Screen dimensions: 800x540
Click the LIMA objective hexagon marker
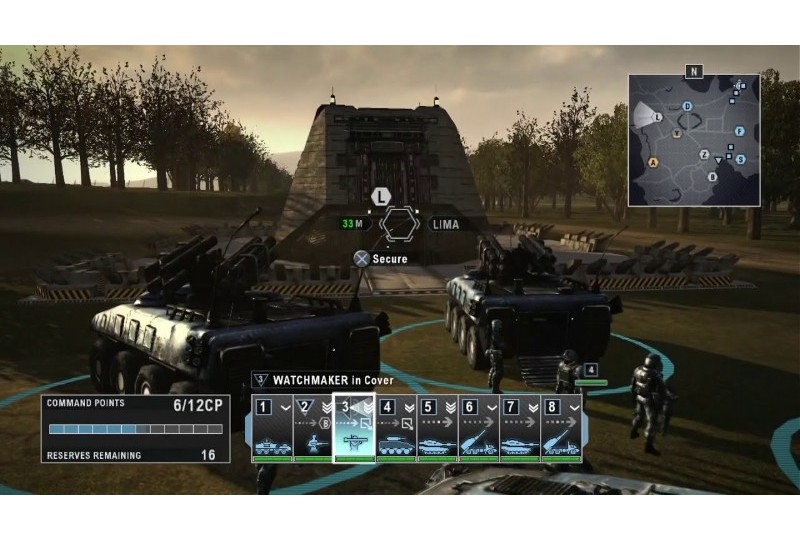pos(398,223)
